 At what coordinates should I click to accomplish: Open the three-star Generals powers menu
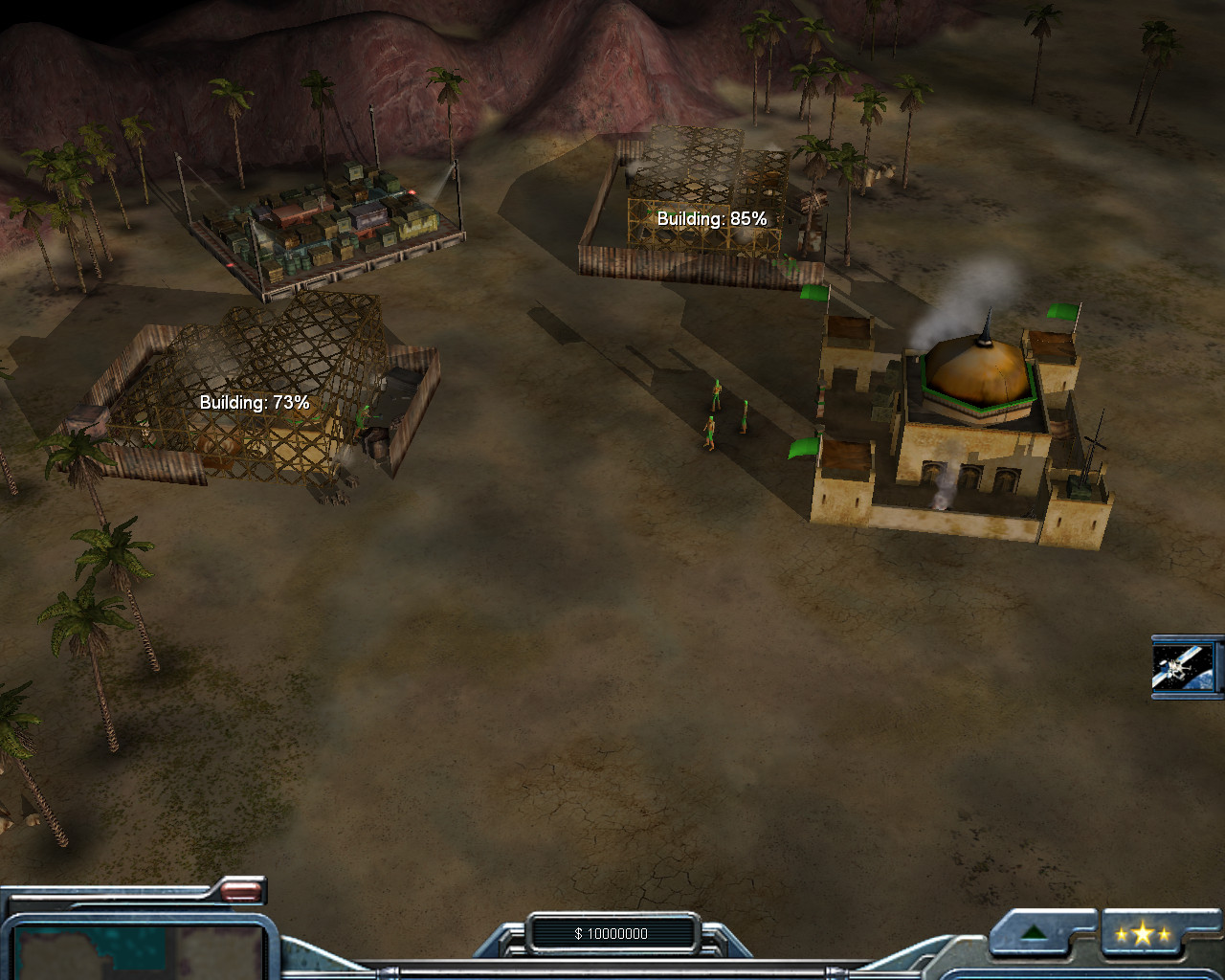[x=1142, y=934]
